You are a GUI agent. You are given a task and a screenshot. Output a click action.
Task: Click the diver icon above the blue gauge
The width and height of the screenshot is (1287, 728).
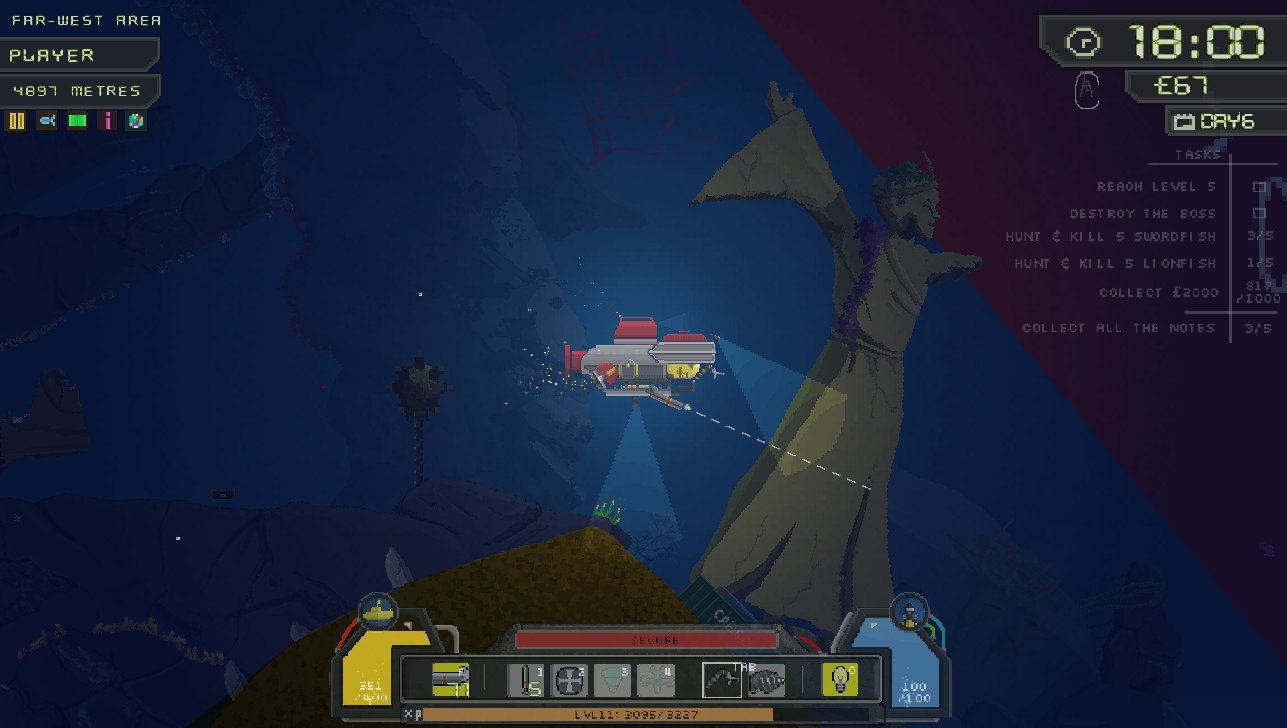908,609
